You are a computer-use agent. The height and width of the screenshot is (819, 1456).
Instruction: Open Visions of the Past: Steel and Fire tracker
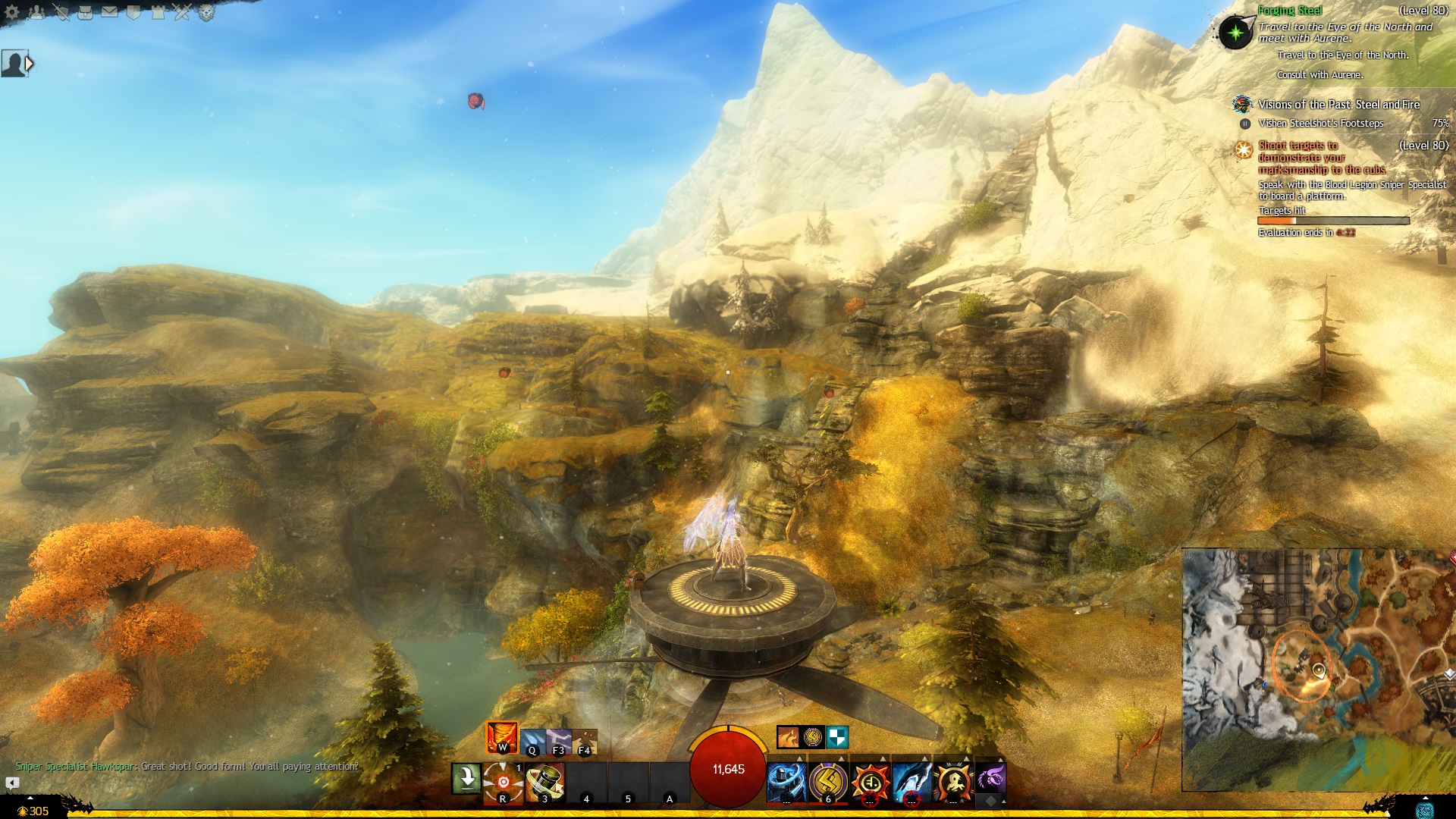pos(1338,105)
